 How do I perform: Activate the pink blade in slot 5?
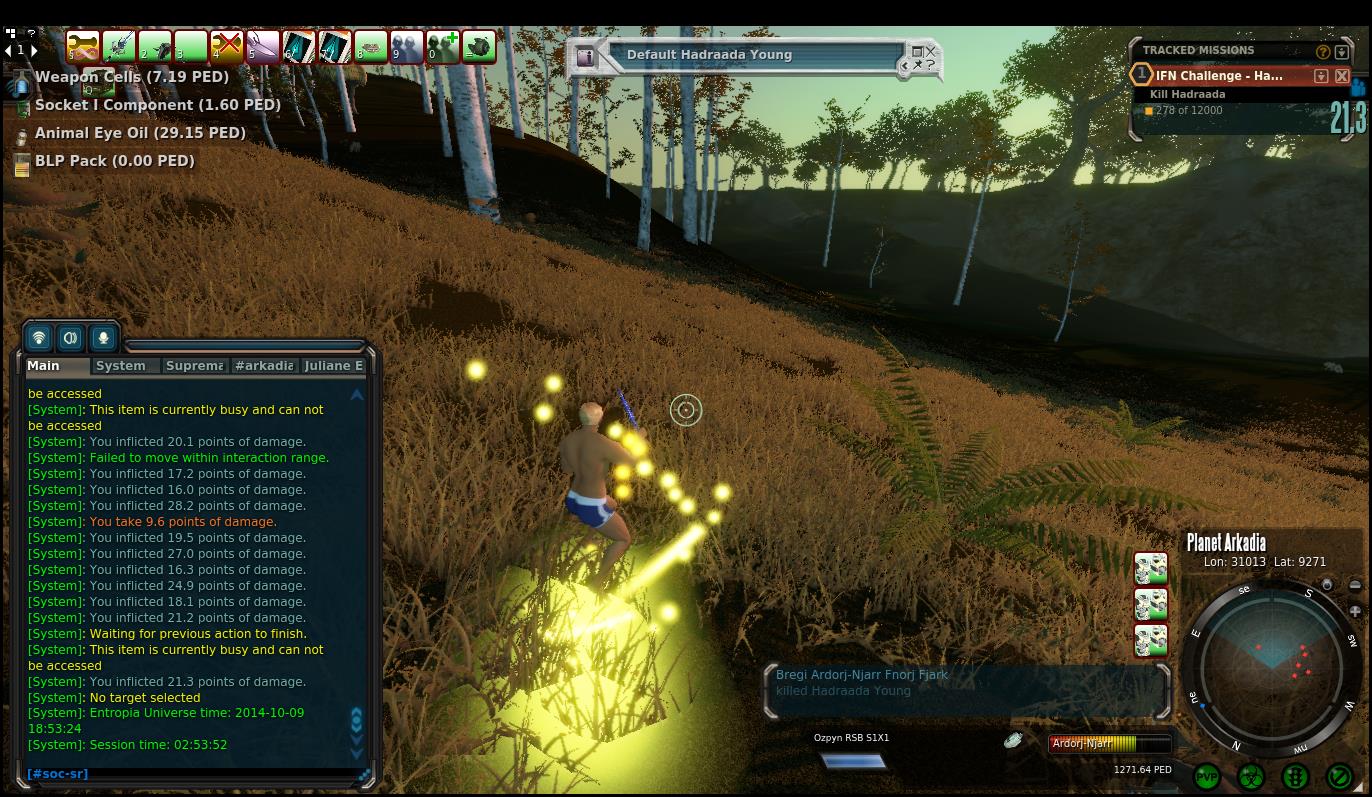pyautogui.click(x=263, y=46)
